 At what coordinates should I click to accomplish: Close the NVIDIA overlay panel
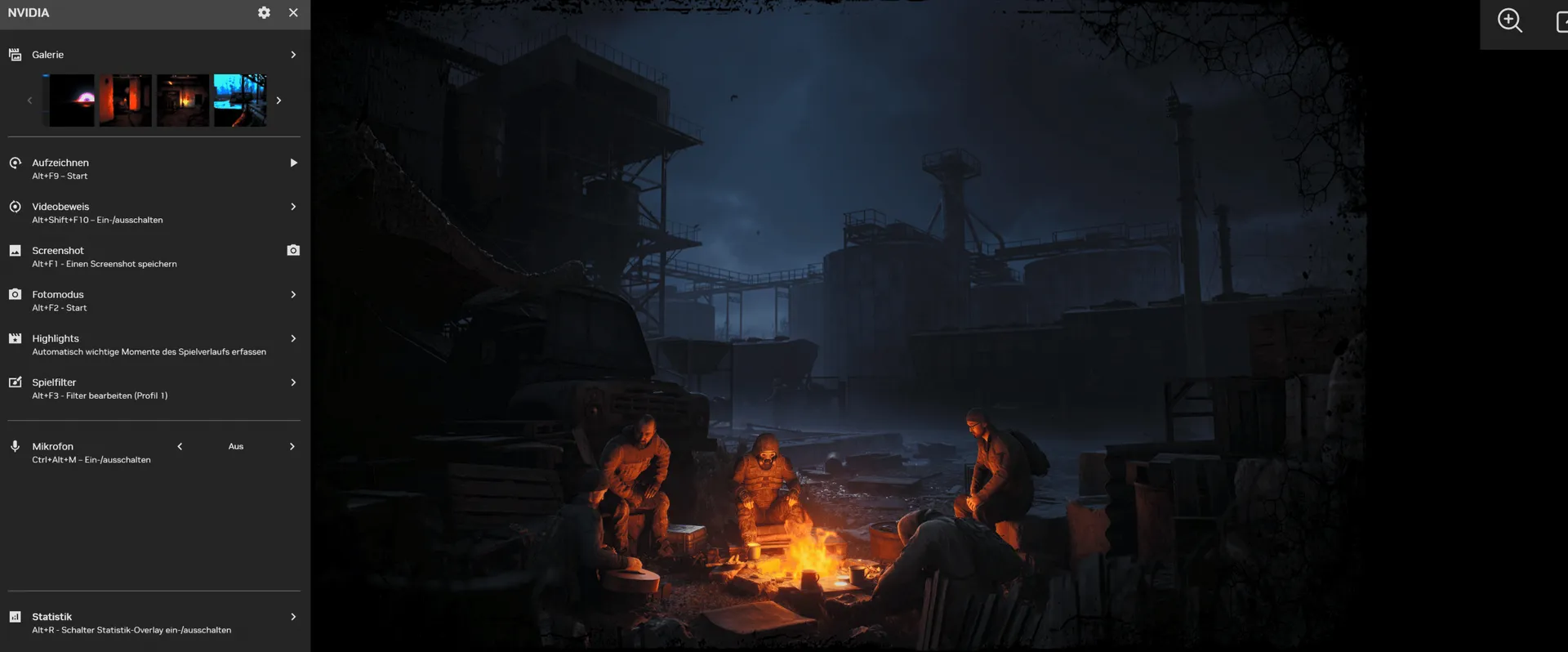(293, 13)
